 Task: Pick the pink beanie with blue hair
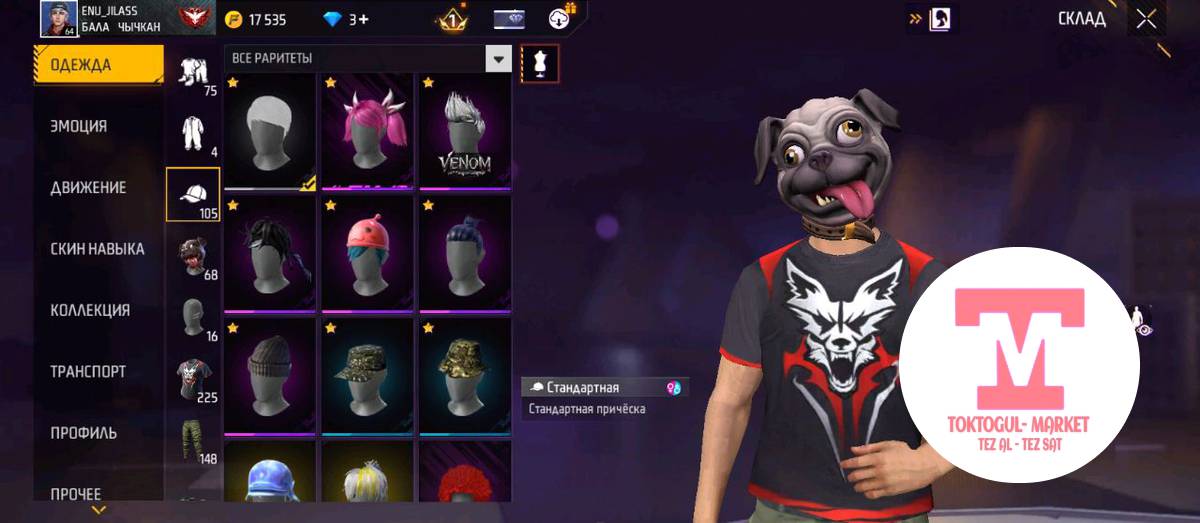[366, 253]
